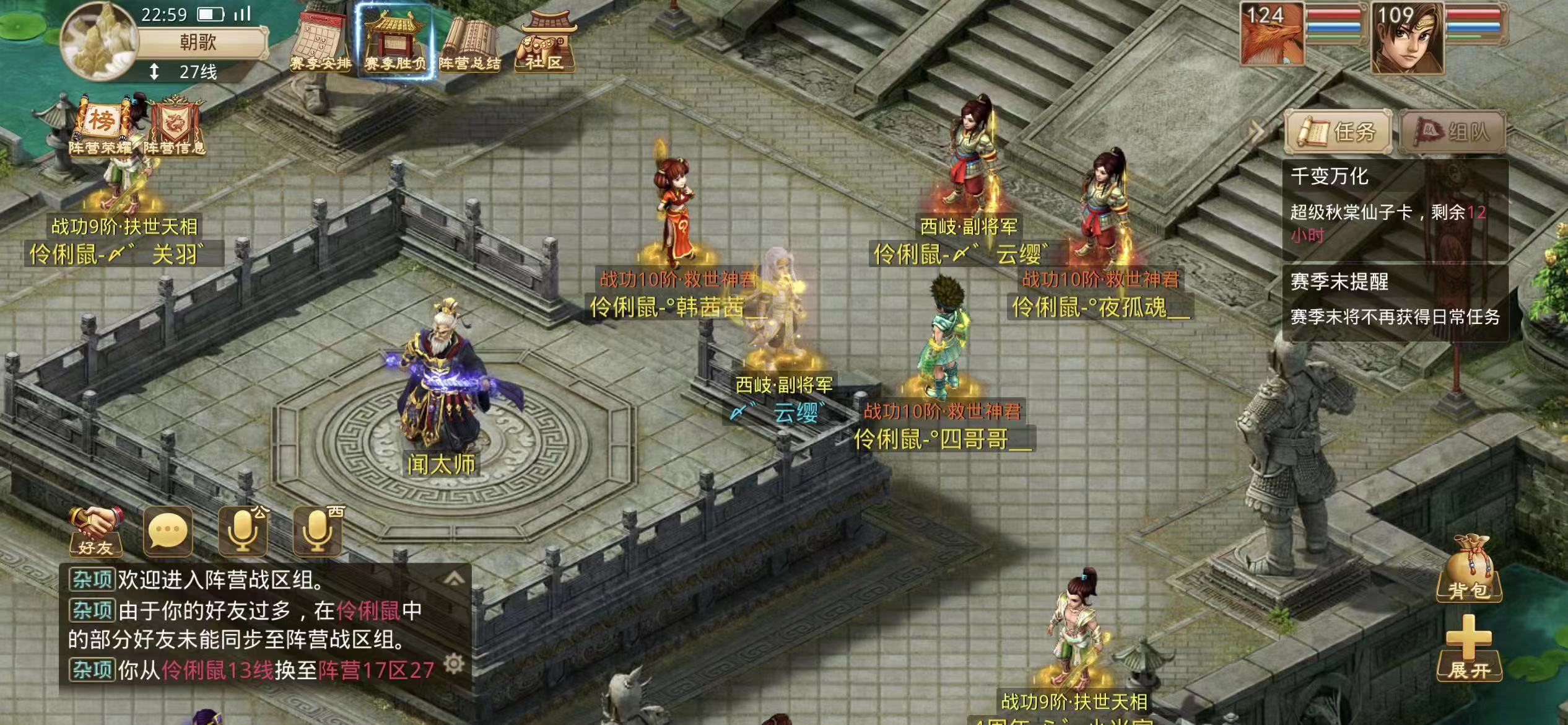Switch to the 组队 team tab
This screenshot has width=1568, height=725.
click(x=1452, y=131)
